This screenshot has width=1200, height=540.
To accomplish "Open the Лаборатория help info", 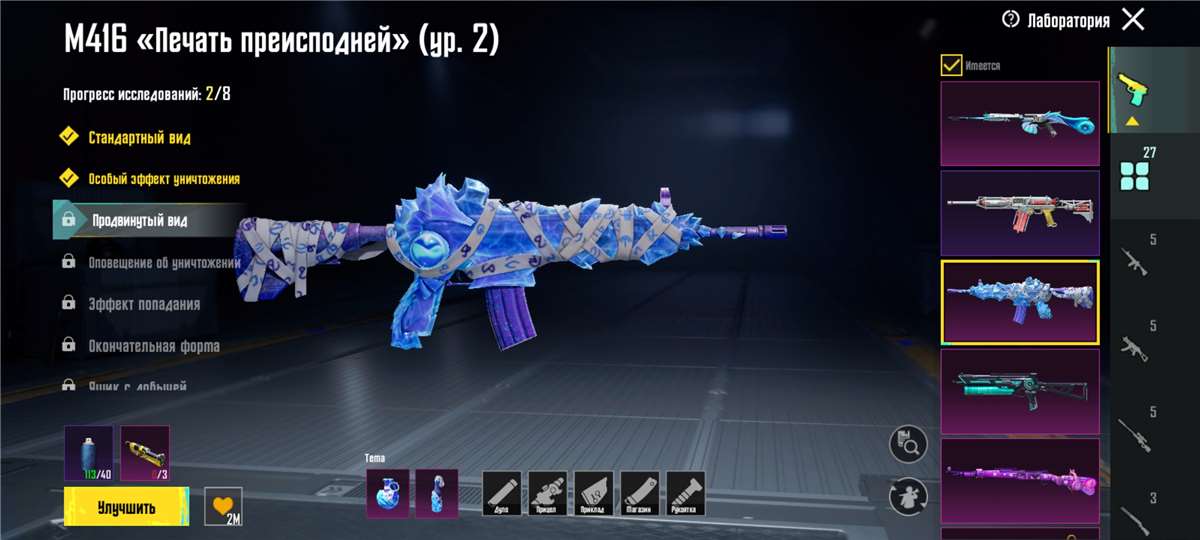I will click(x=1010, y=19).
